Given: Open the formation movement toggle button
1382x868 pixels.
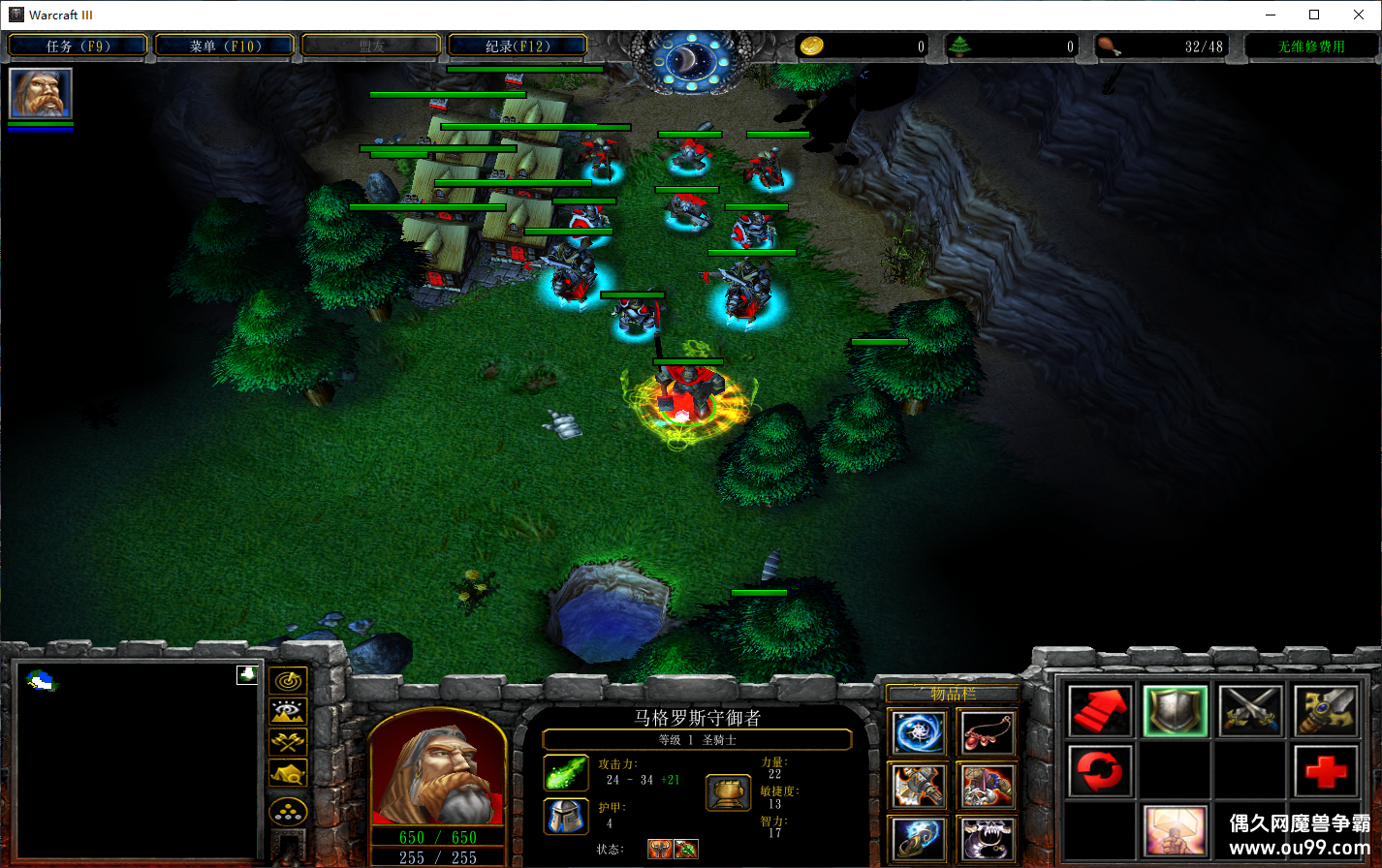Looking at the screenshot, I should [288, 811].
